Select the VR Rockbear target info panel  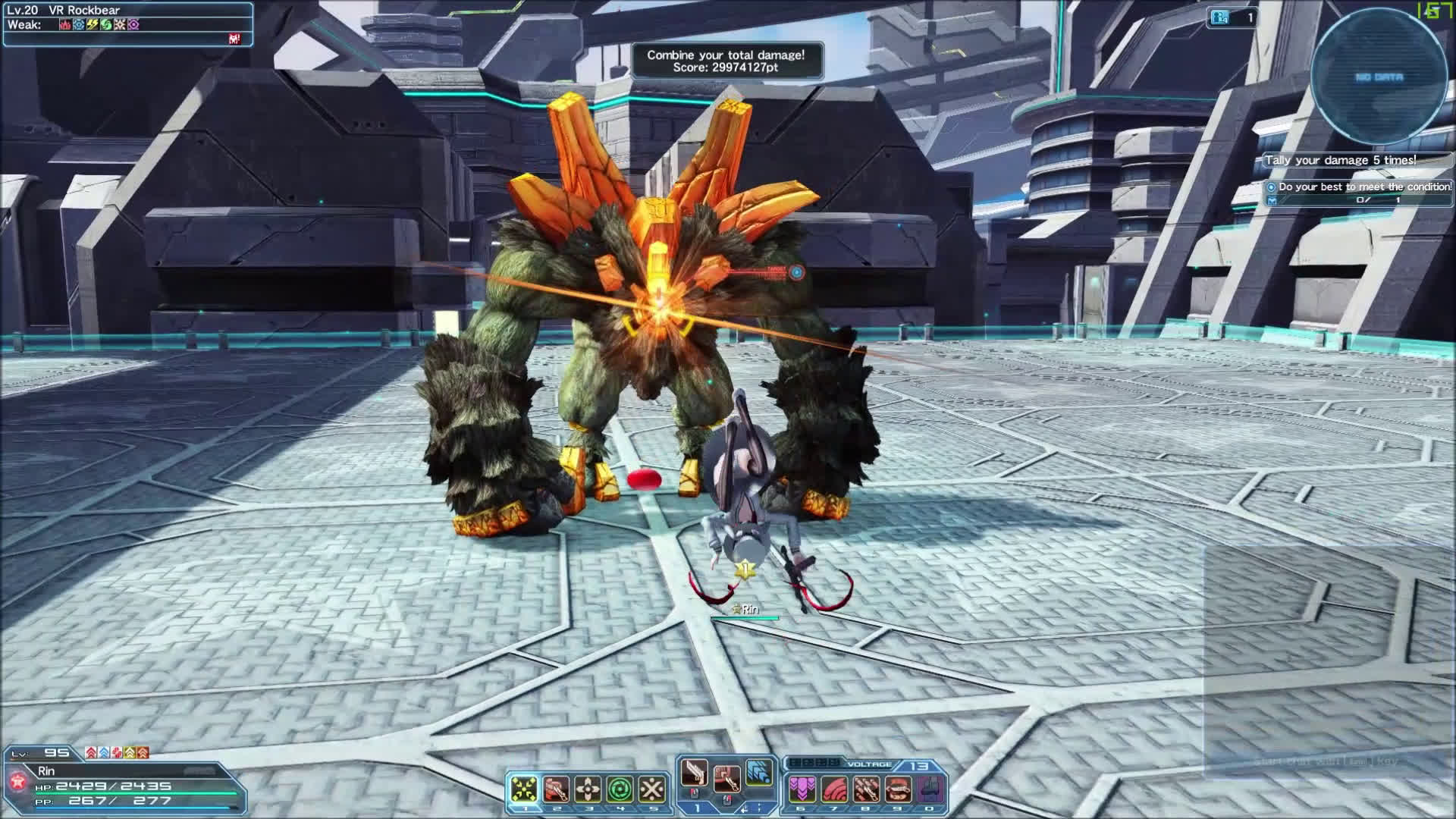point(127,24)
